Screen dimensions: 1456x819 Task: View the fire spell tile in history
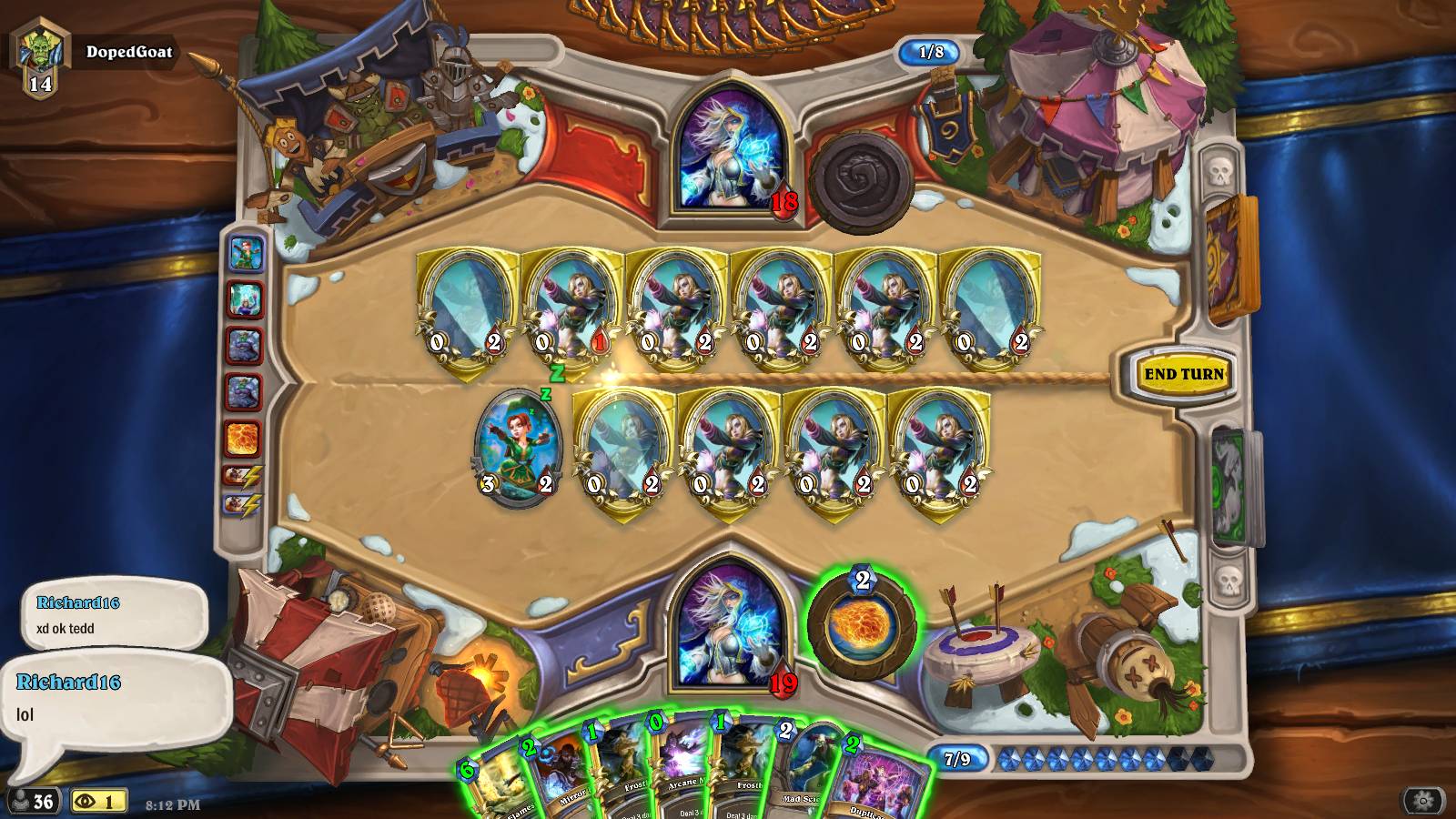(244, 439)
